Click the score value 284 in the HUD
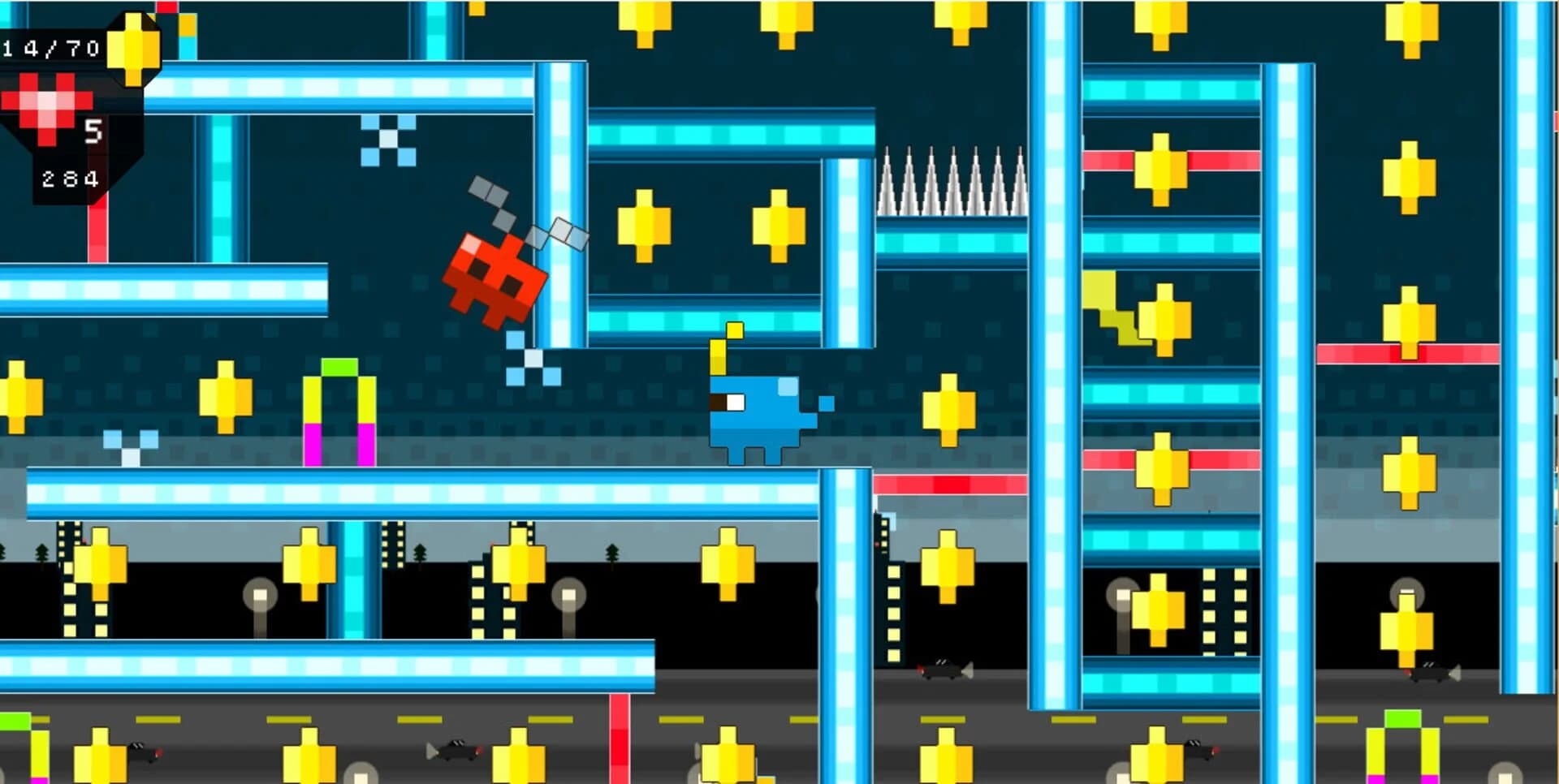1559x784 pixels. pos(69,179)
